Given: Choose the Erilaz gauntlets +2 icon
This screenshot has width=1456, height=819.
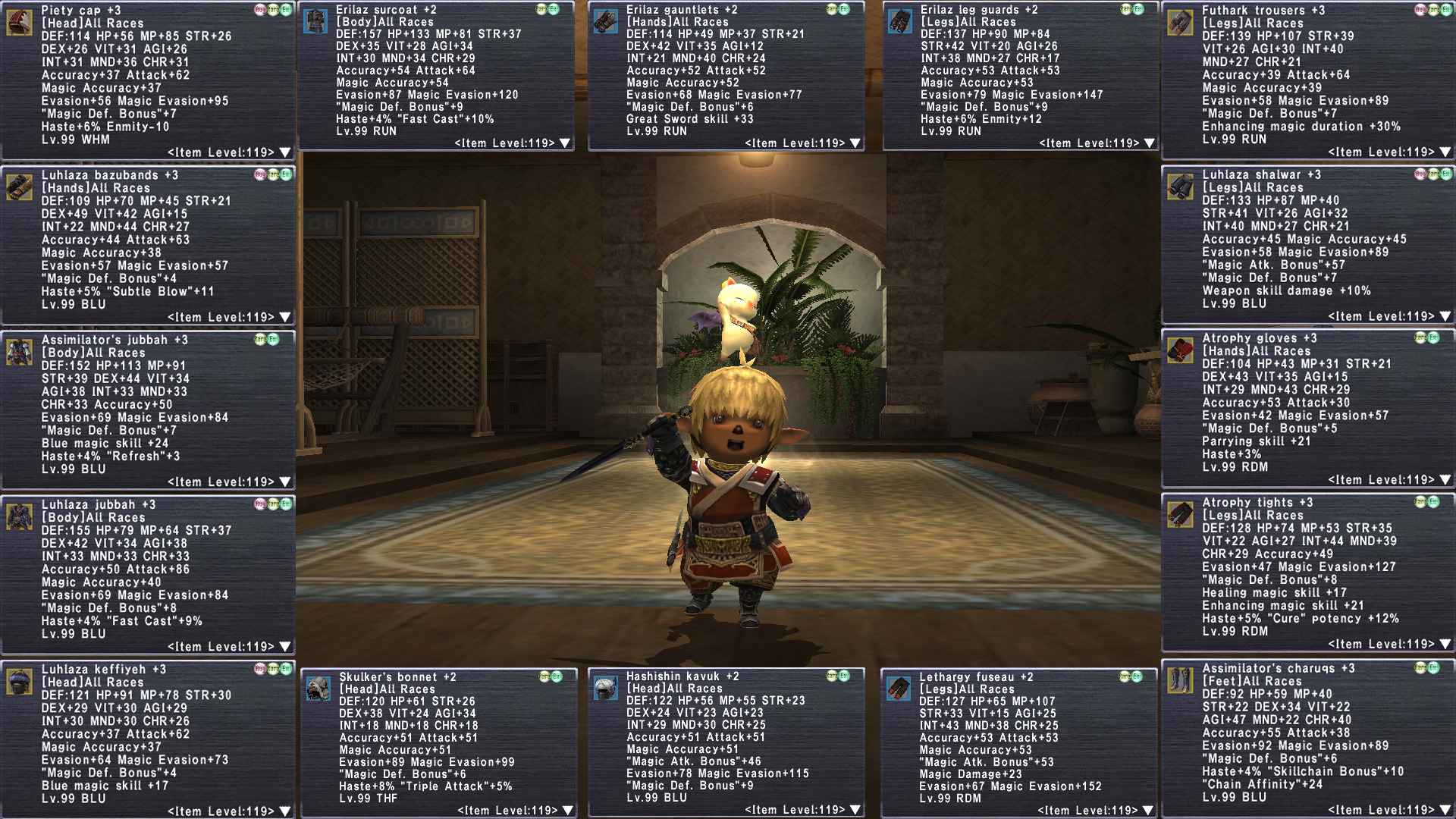Looking at the screenshot, I should coord(605,20).
